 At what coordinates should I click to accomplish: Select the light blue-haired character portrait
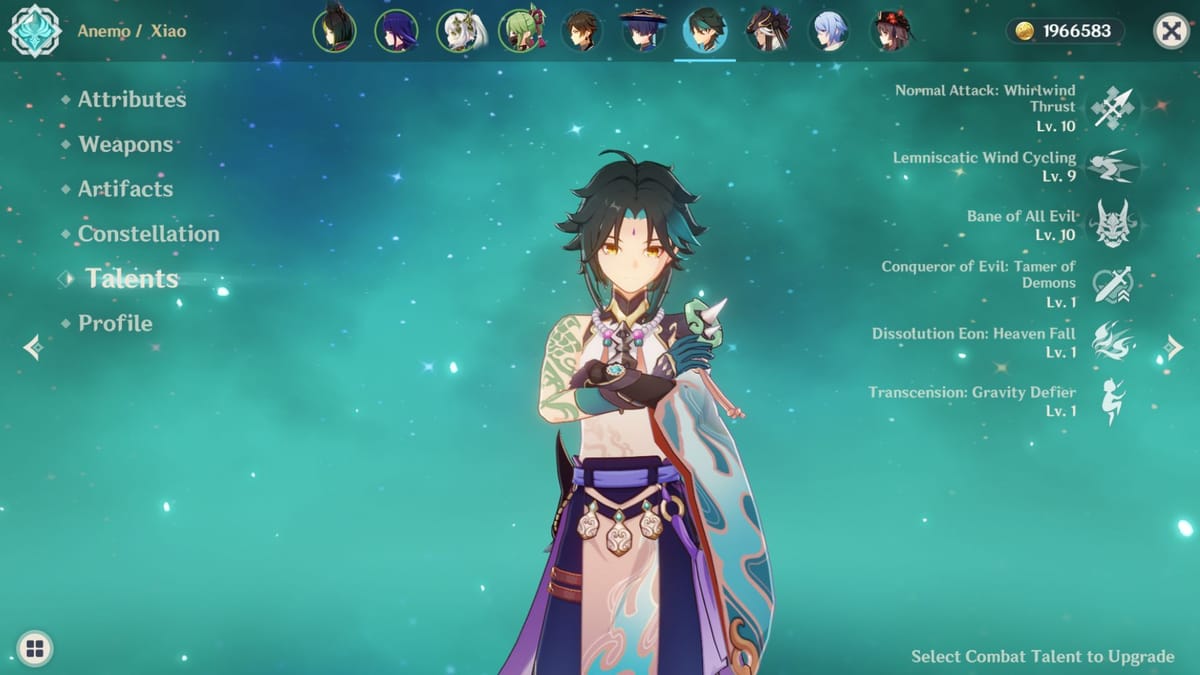[829, 31]
